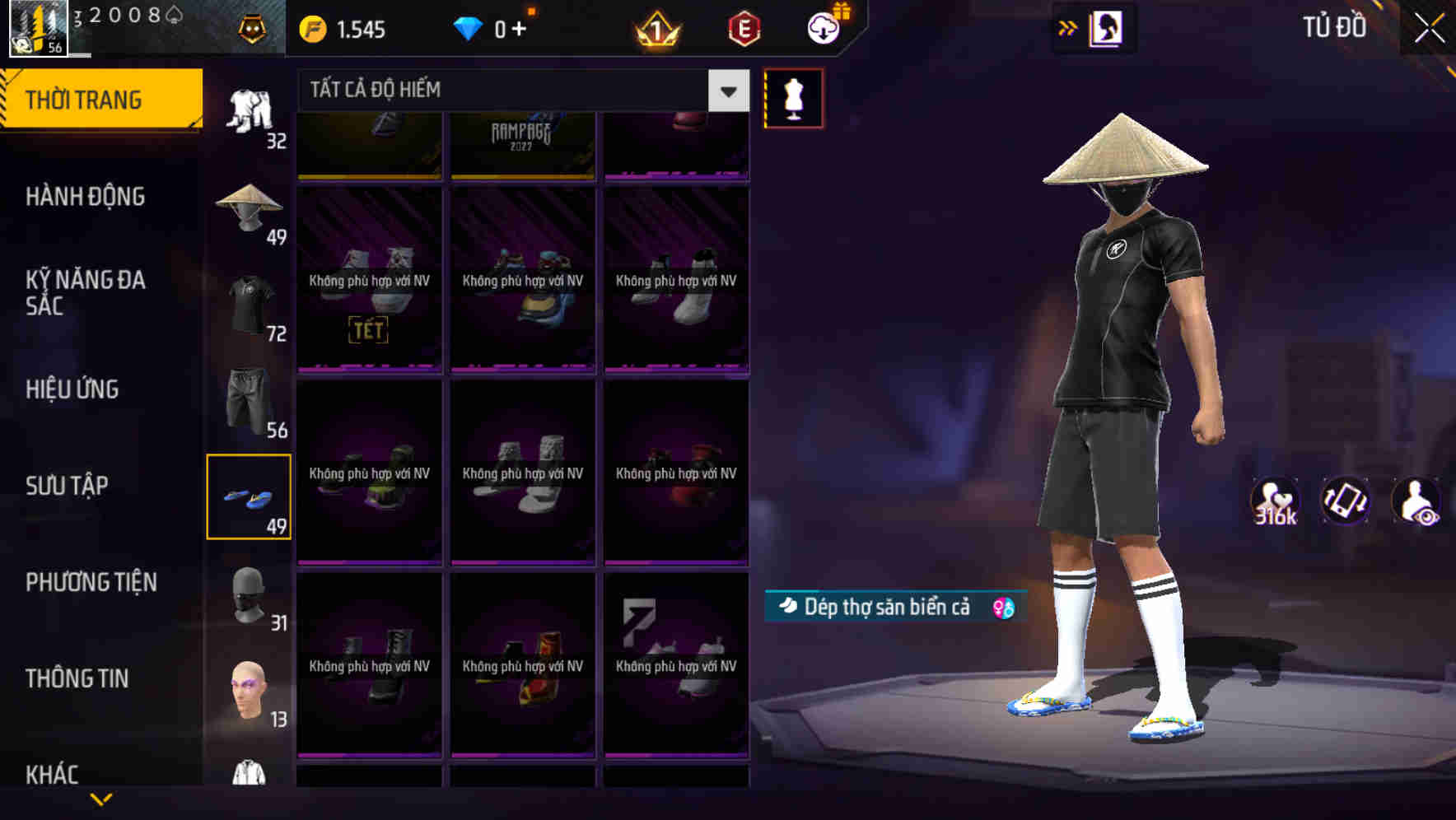Select a Không phù hợp với NV shoe thumbnail
Screen dimensions: 1456x820
tap(369, 280)
